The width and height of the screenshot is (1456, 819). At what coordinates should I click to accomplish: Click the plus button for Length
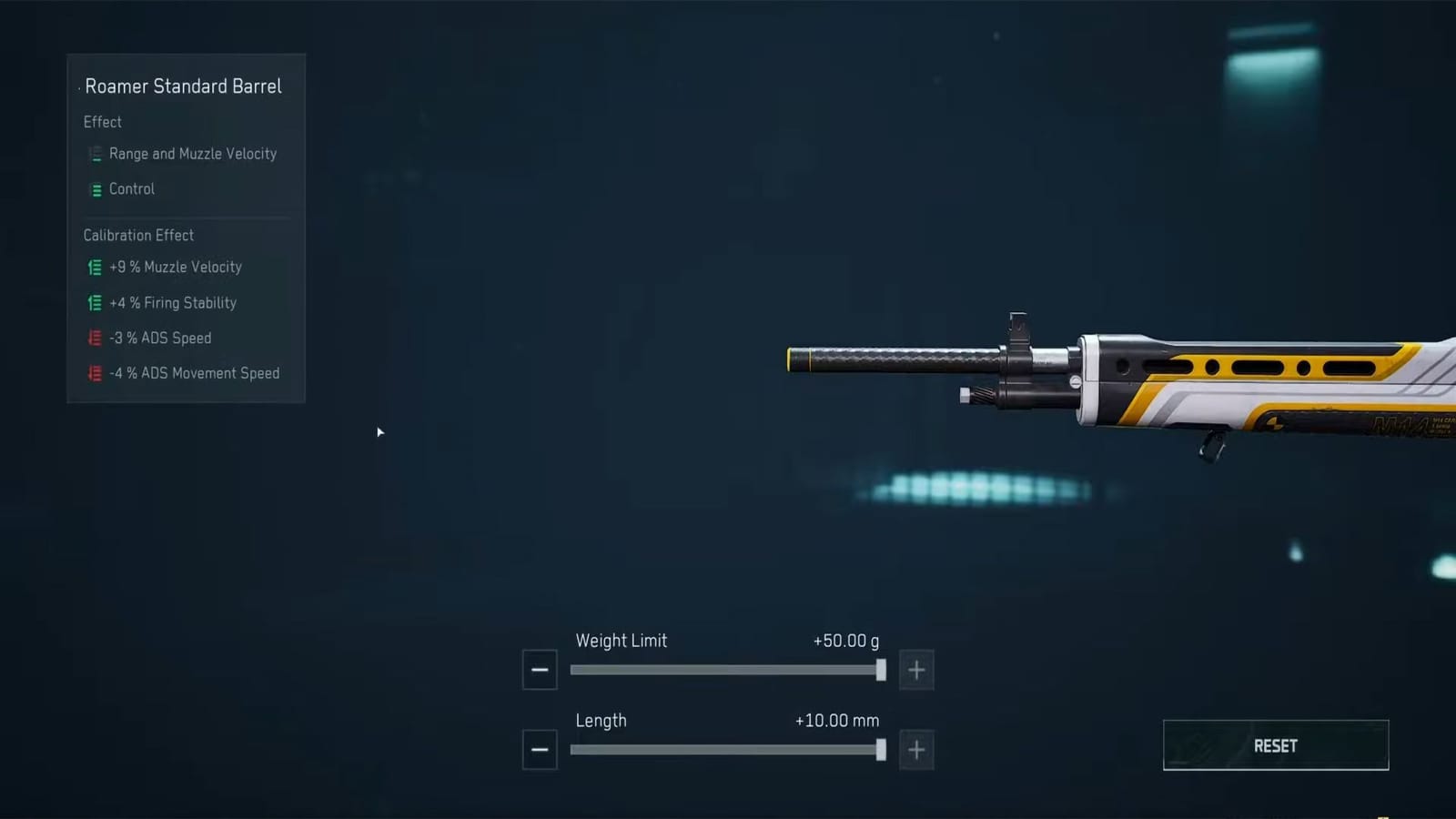(915, 749)
